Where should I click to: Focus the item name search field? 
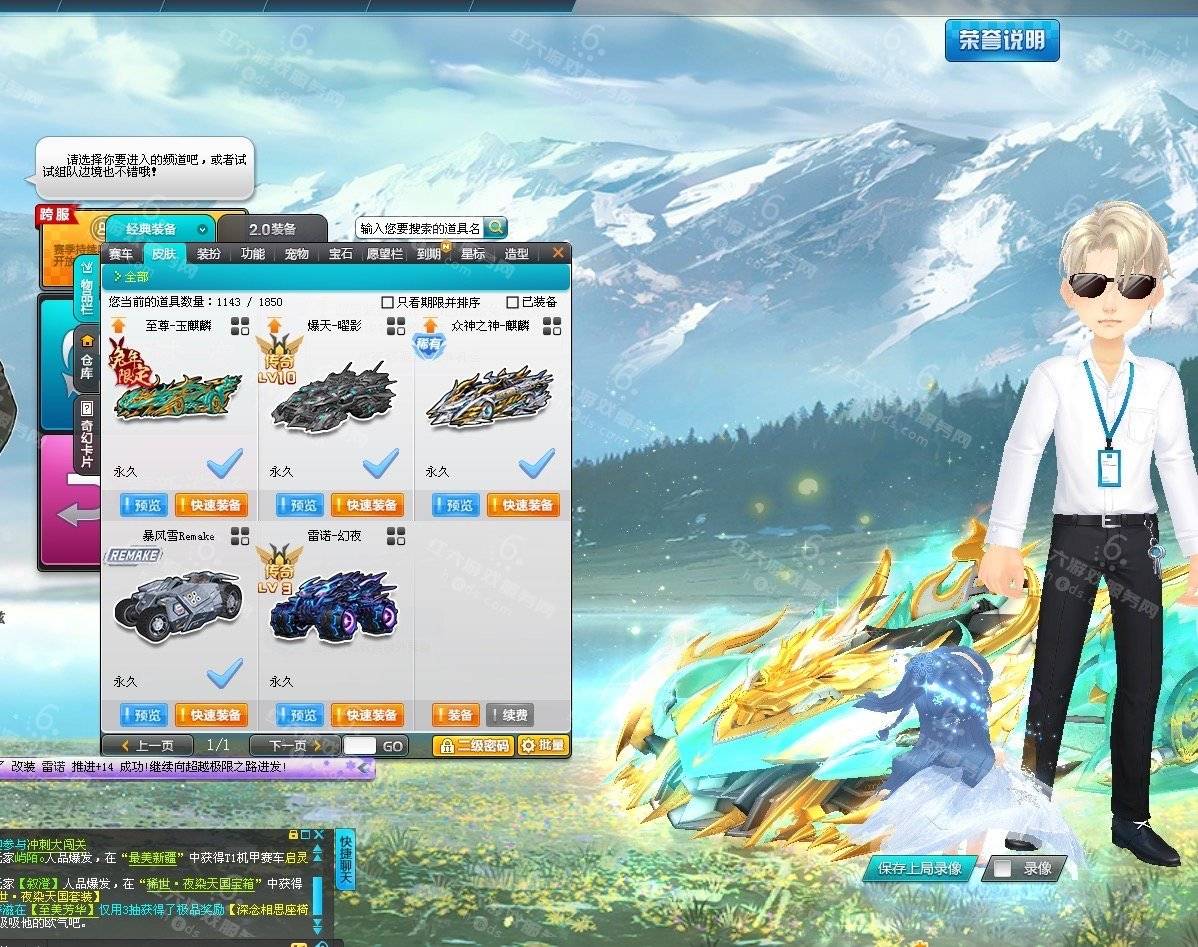pos(420,228)
